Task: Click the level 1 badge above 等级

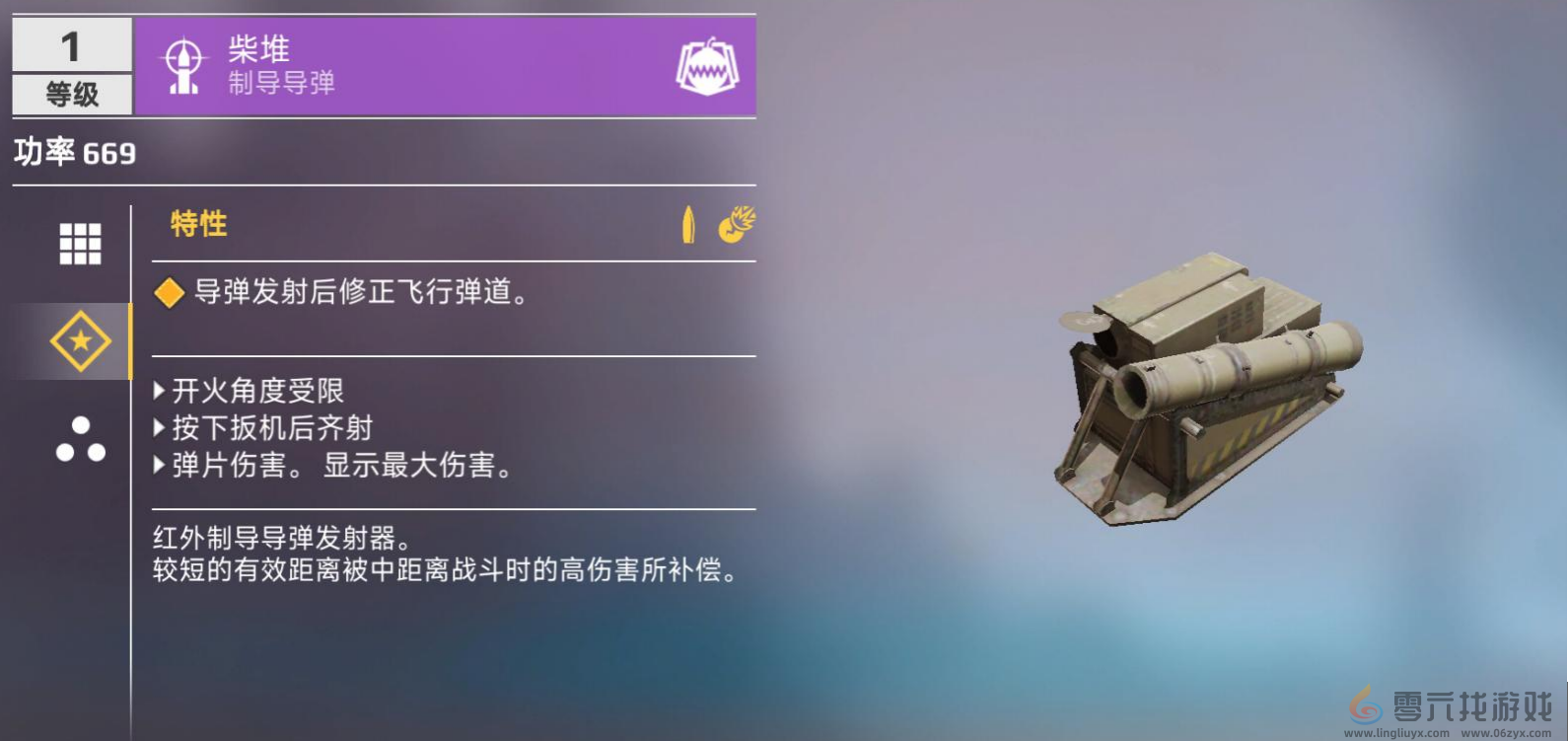Action: 69,44
